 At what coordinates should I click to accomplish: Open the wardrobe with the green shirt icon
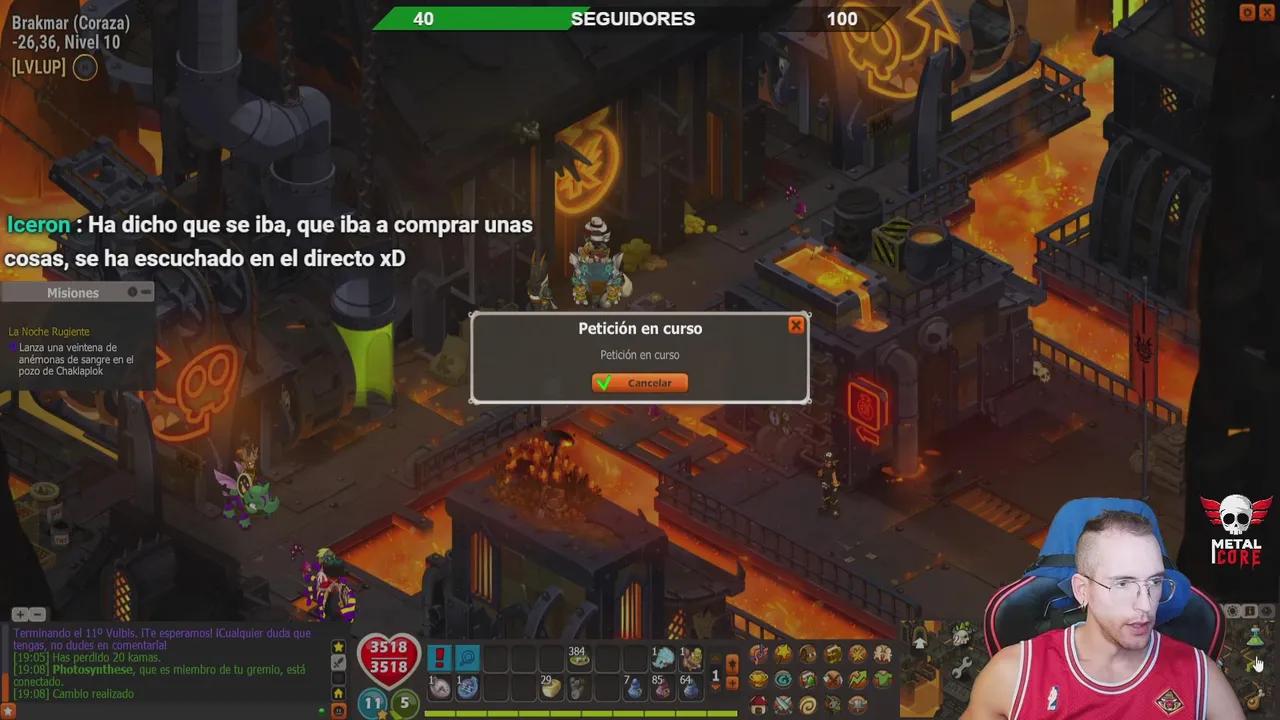[882, 677]
